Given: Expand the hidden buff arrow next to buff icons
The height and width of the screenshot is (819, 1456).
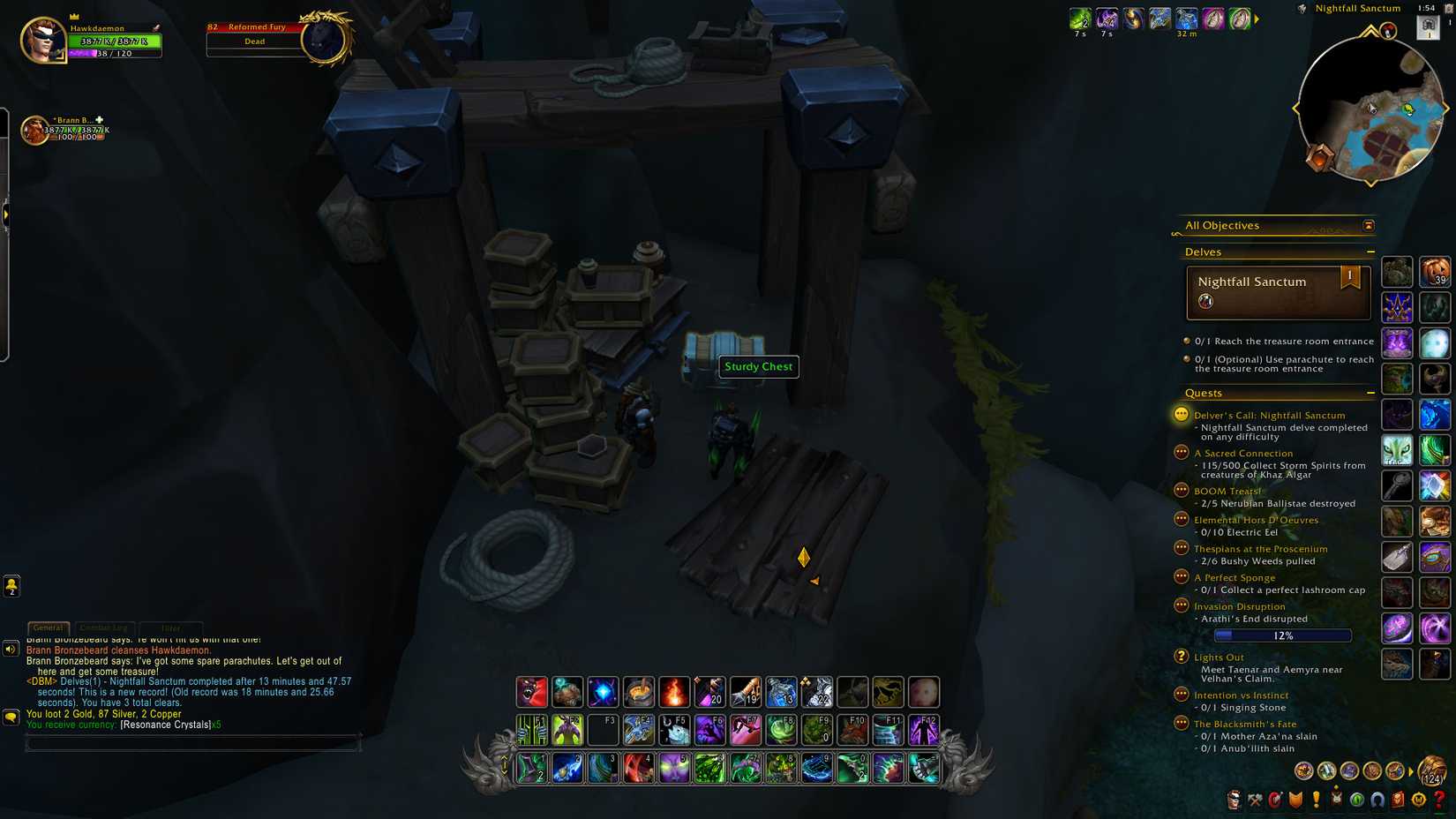Looking at the screenshot, I should [1257, 18].
